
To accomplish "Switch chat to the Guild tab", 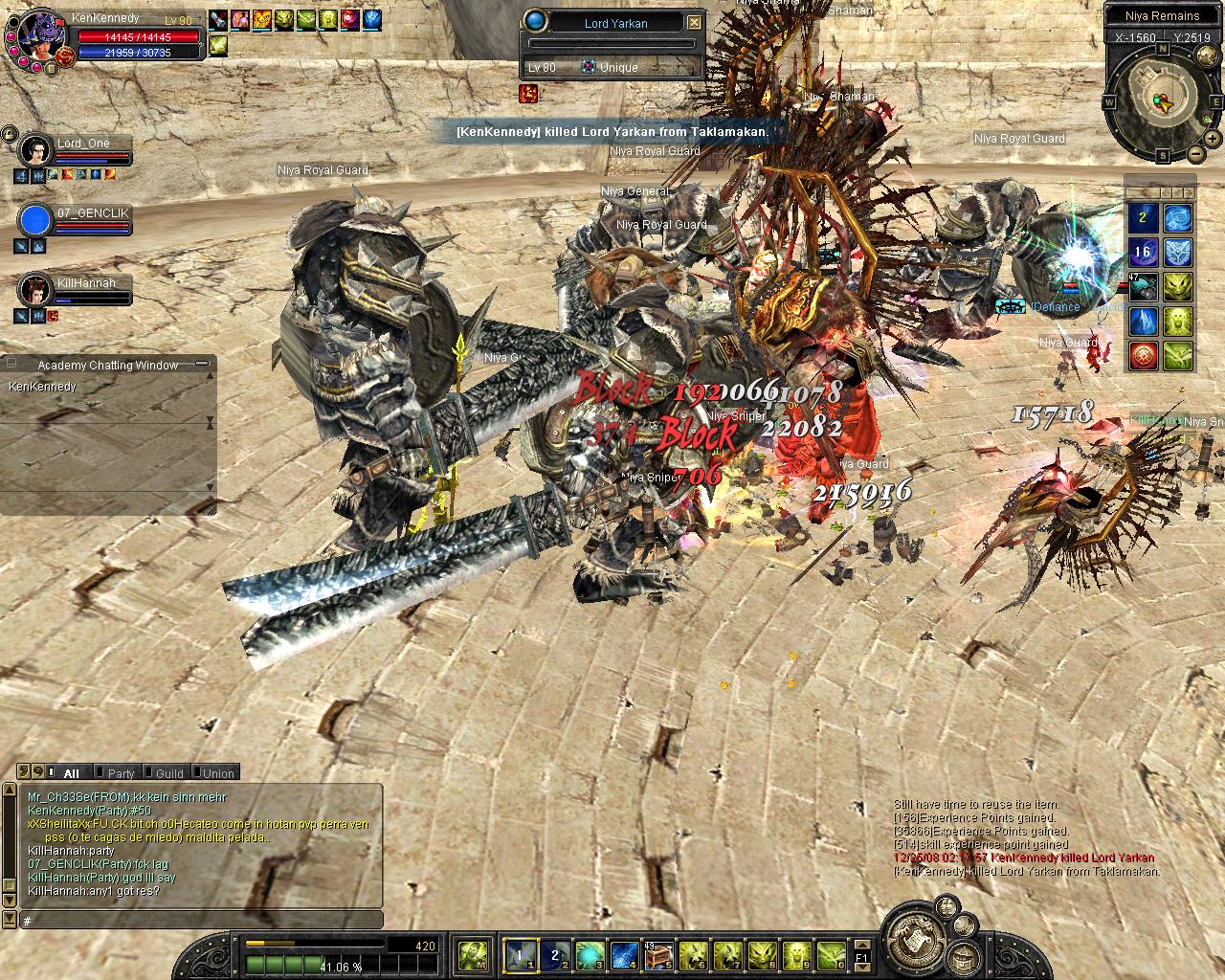I will coord(168,773).
